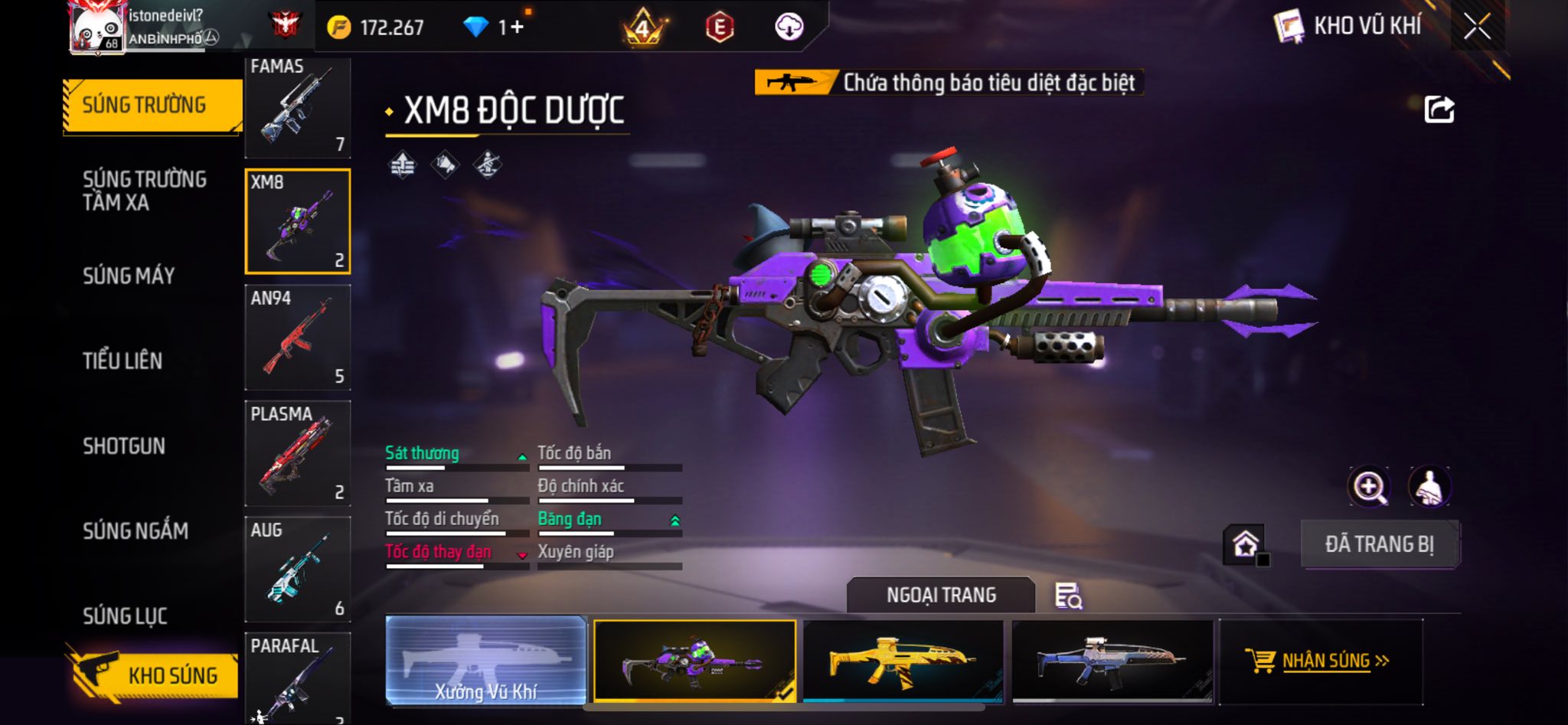Zoom in with the magnifier icon
1568x725 pixels.
(x=1369, y=487)
